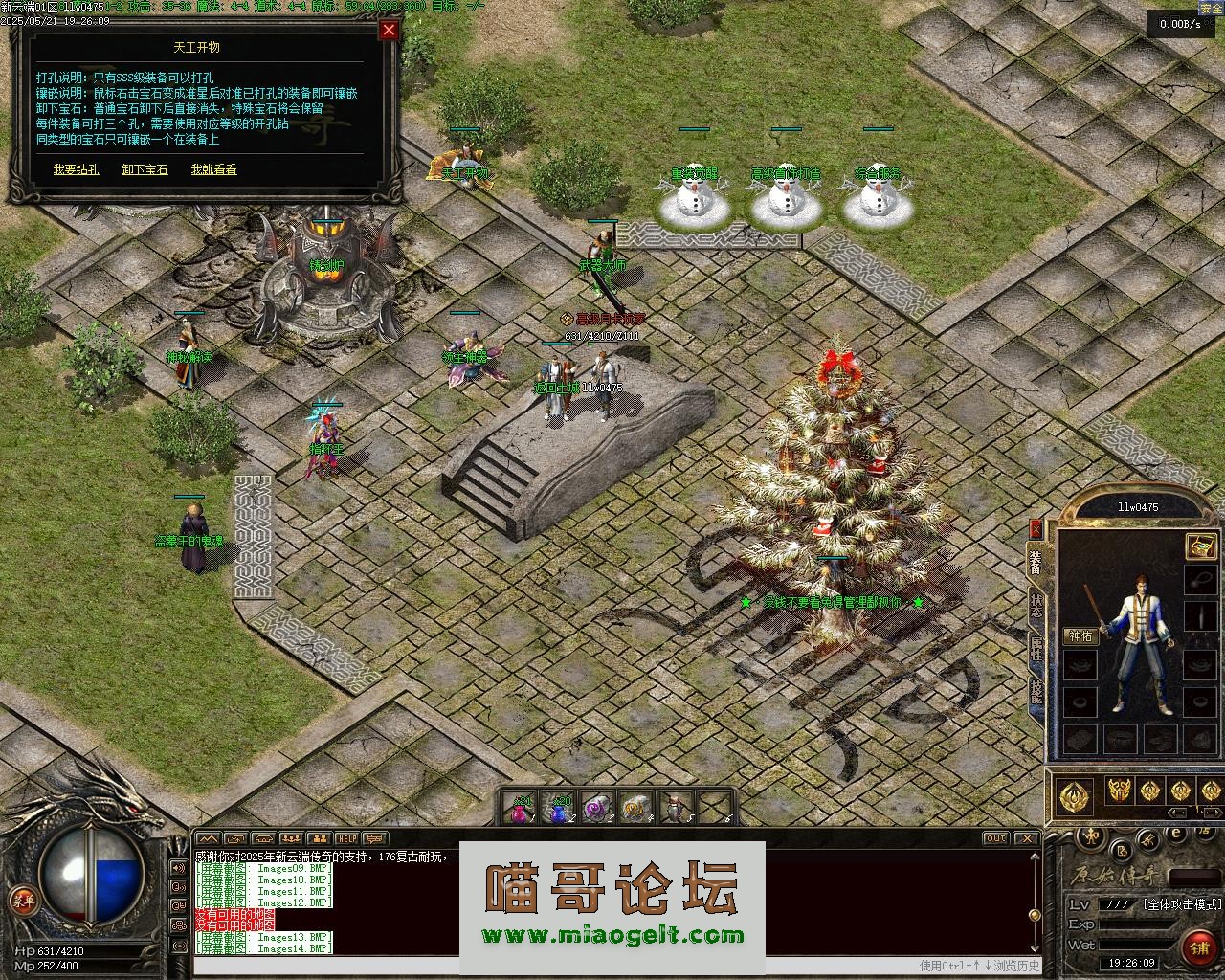
Task: Open the treasure chest icon in equipment panel
Action: pyautogui.click(x=1200, y=546)
